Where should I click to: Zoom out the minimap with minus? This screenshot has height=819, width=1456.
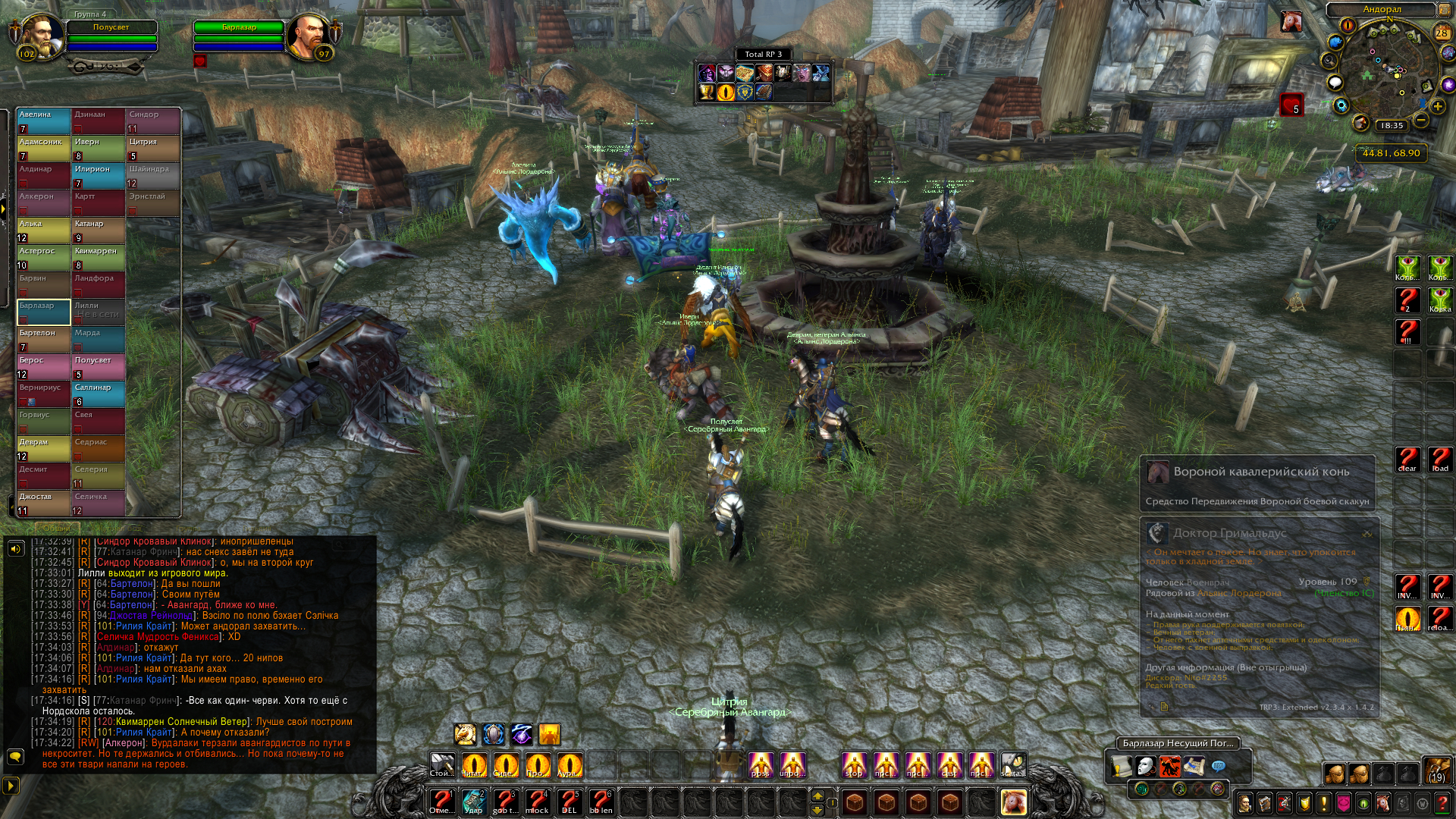1421,121
